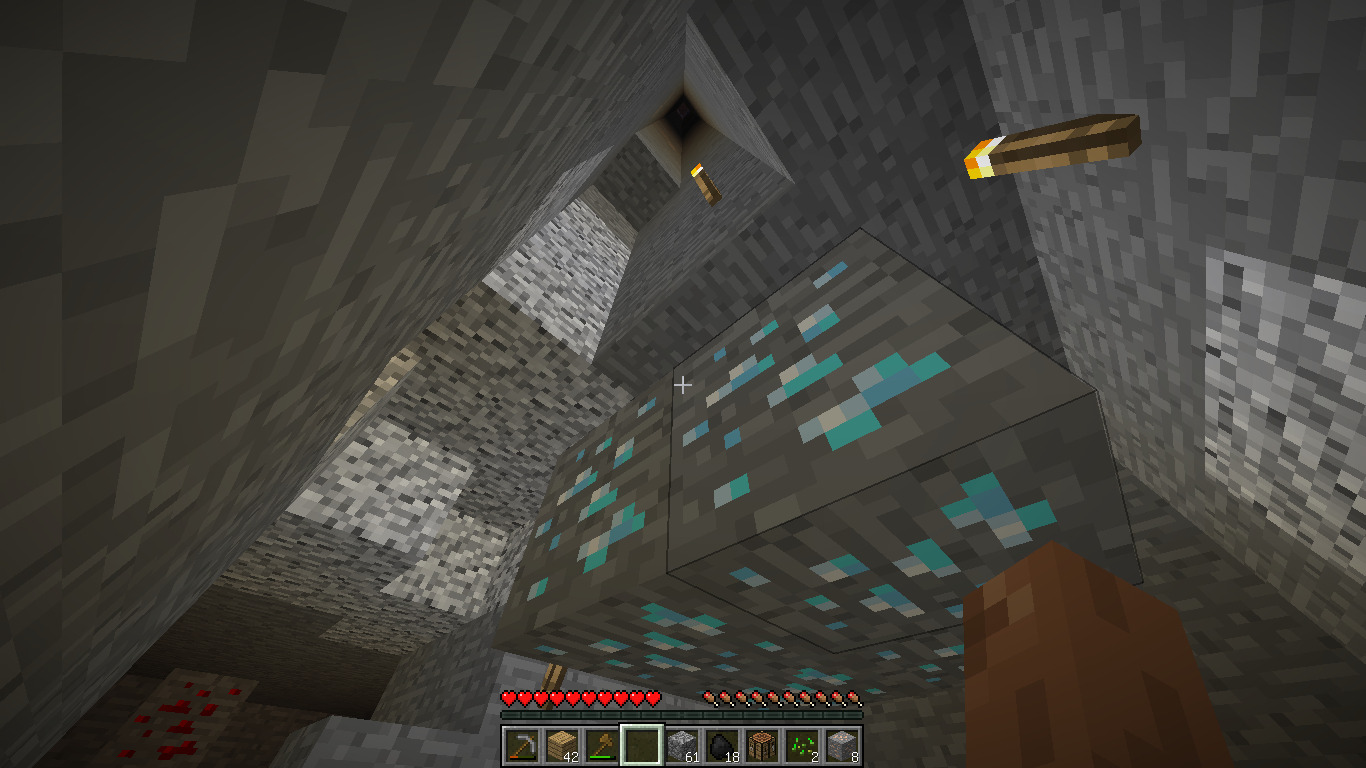Select the cobblestone stack of 61

click(681, 745)
